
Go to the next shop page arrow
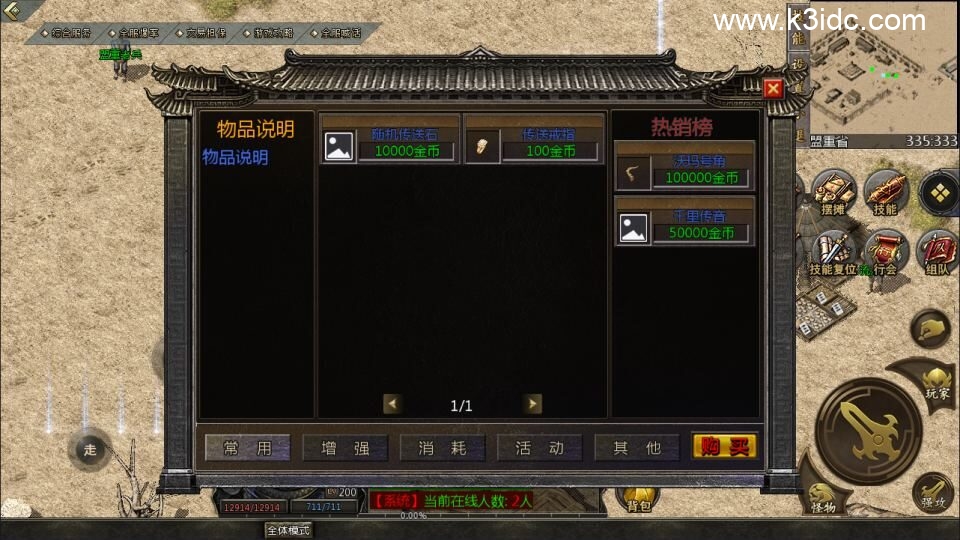coord(533,404)
